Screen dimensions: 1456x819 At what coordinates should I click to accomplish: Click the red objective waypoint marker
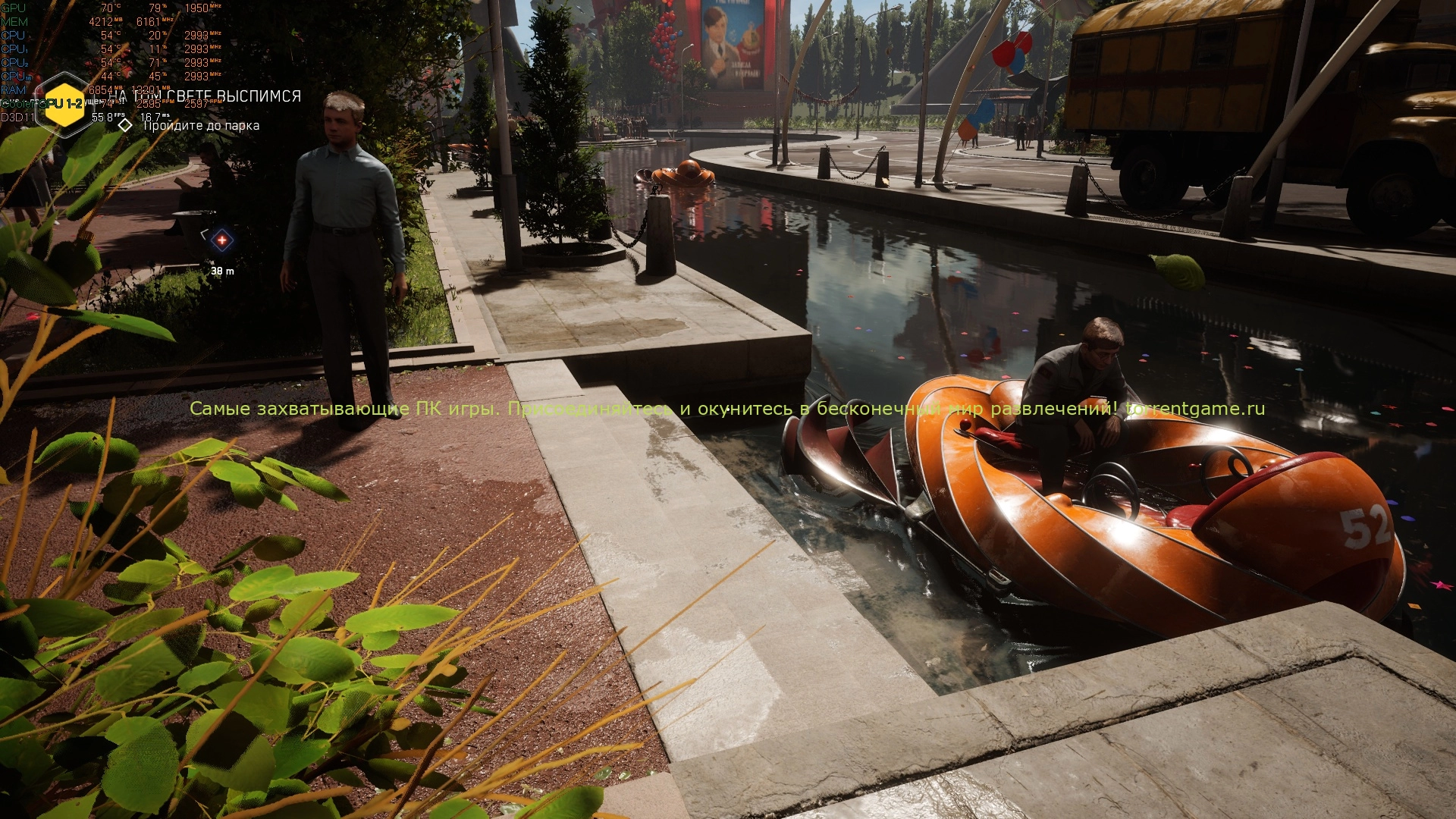pos(221,240)
